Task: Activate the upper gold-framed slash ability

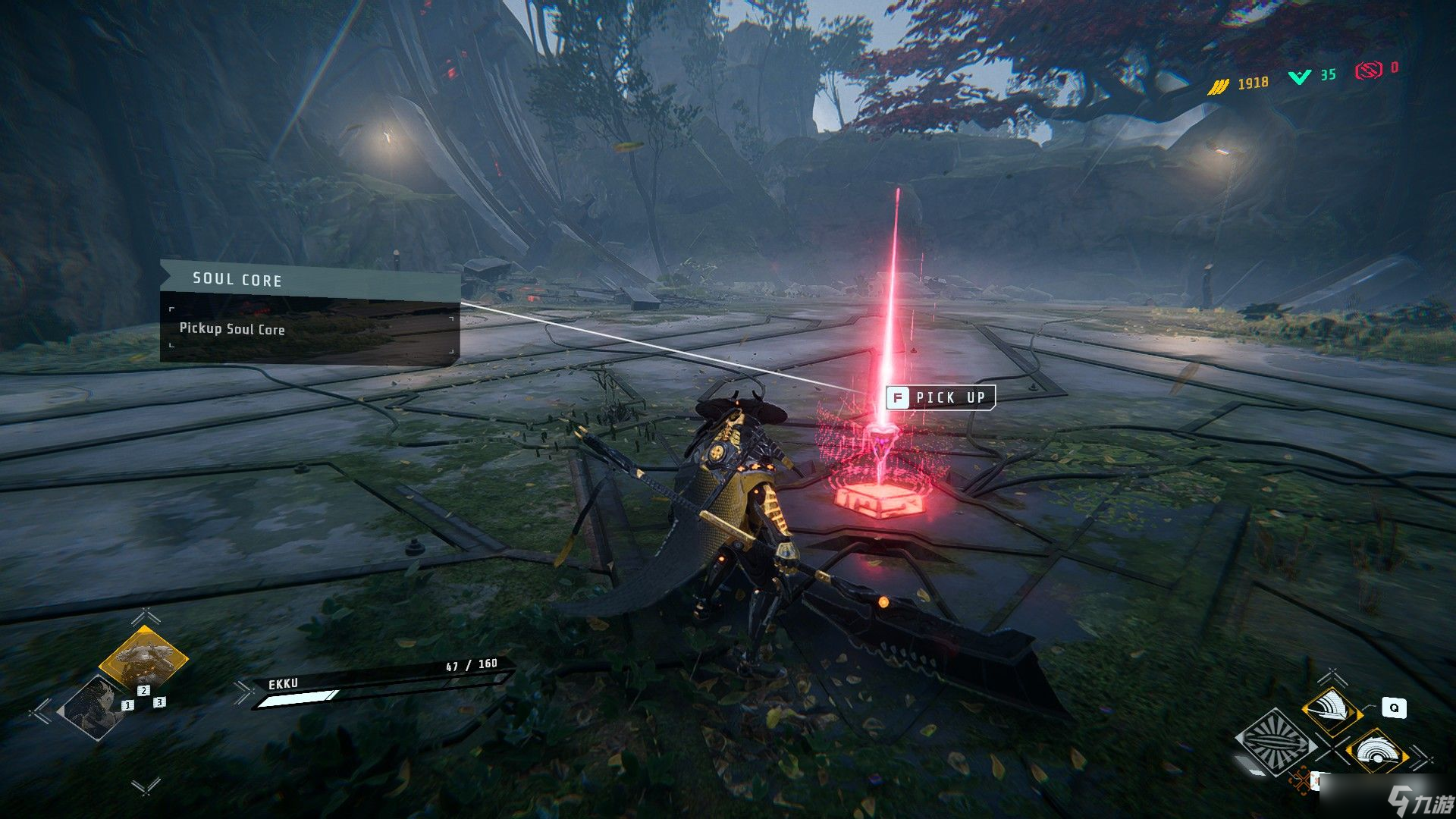Action: coord(1332,709)
